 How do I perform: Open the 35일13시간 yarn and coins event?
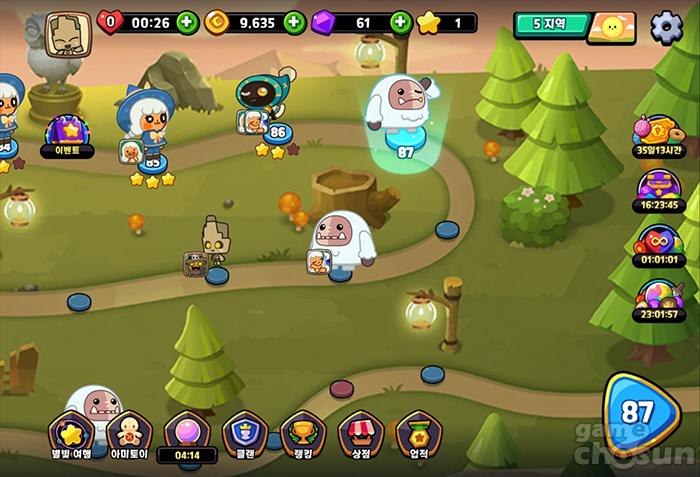click(657, 135)
